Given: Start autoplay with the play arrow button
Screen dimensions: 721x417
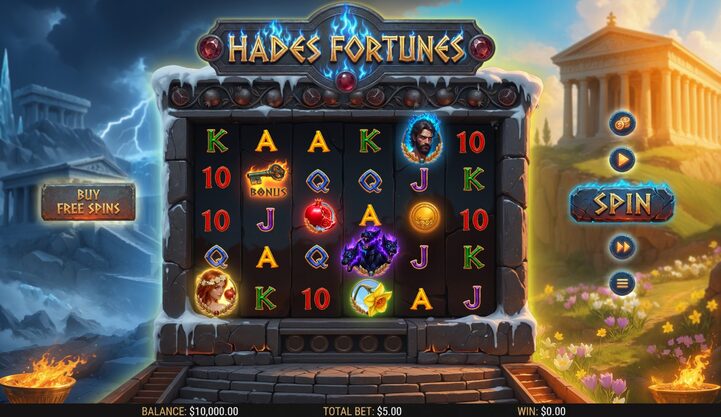Looking at the screenshot, I should point(621,159).
